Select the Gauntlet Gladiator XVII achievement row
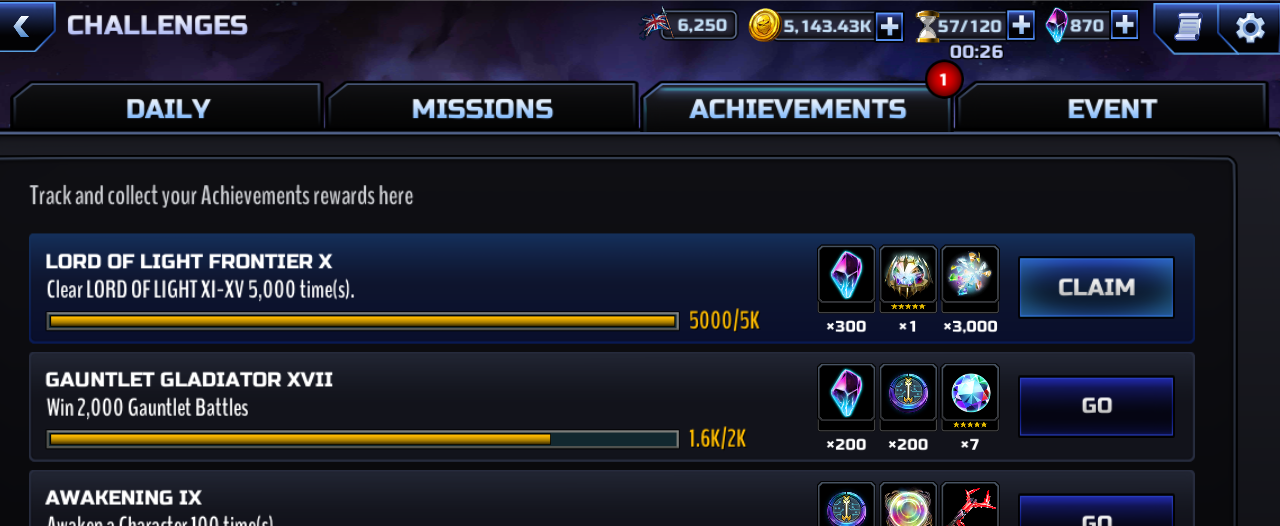This screenshot has height=526, width=1280. click(400, 408)
